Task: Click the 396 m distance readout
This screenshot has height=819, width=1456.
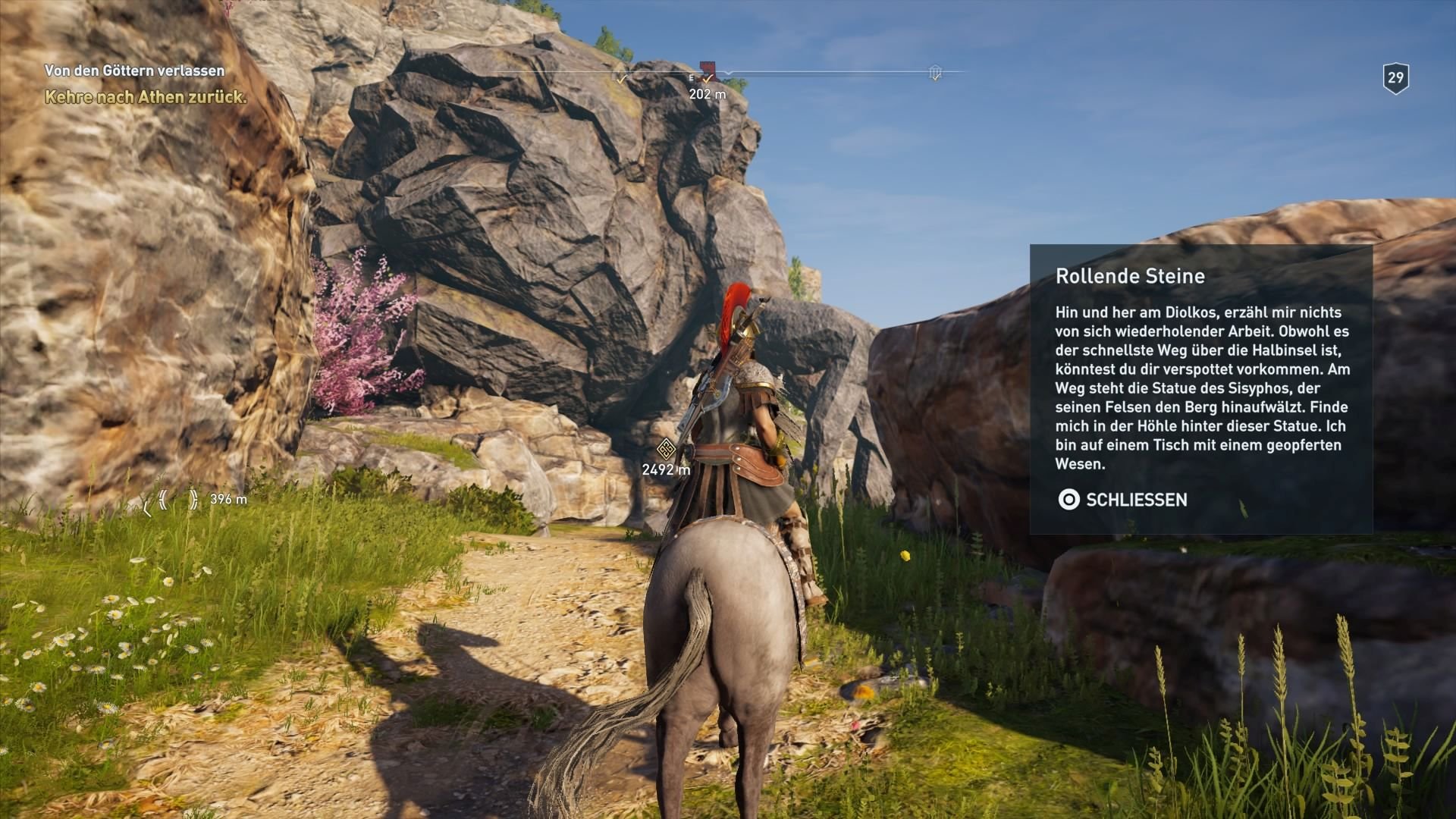Action: (227, 499)
